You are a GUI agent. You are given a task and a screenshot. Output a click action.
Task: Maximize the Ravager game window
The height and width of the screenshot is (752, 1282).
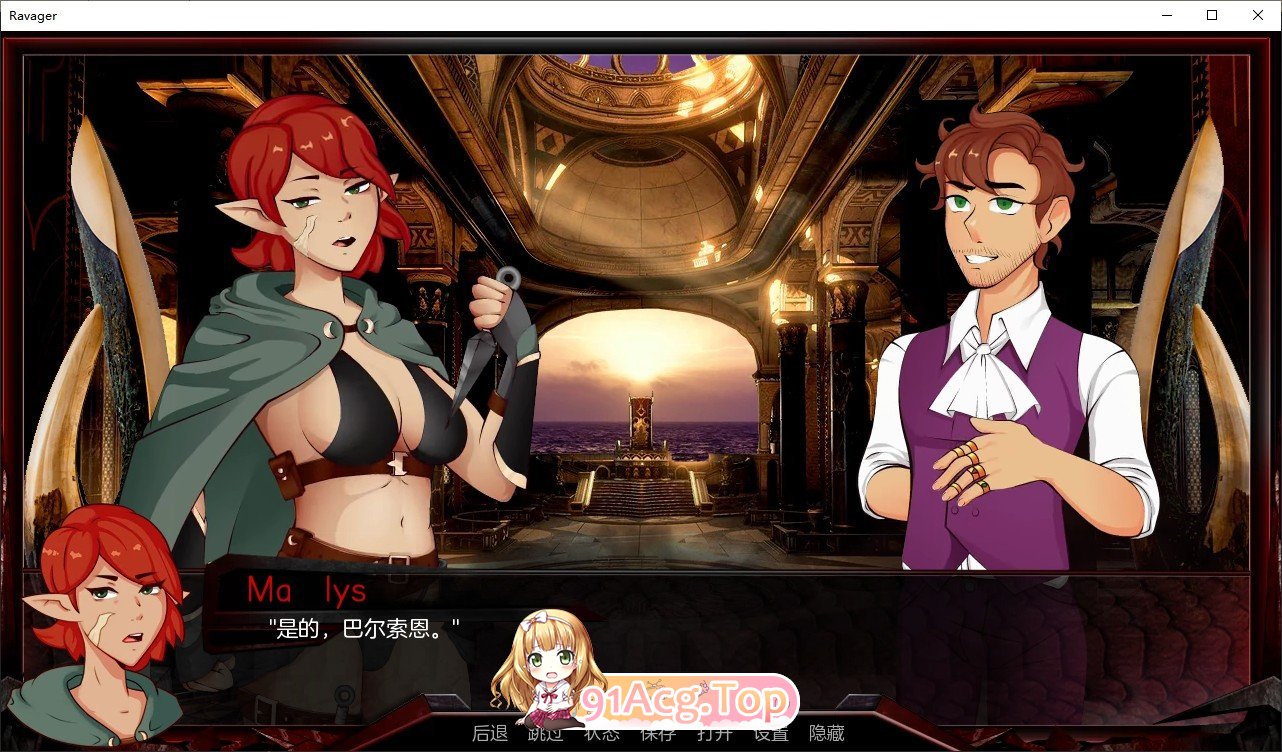(x=1211, y=15)
